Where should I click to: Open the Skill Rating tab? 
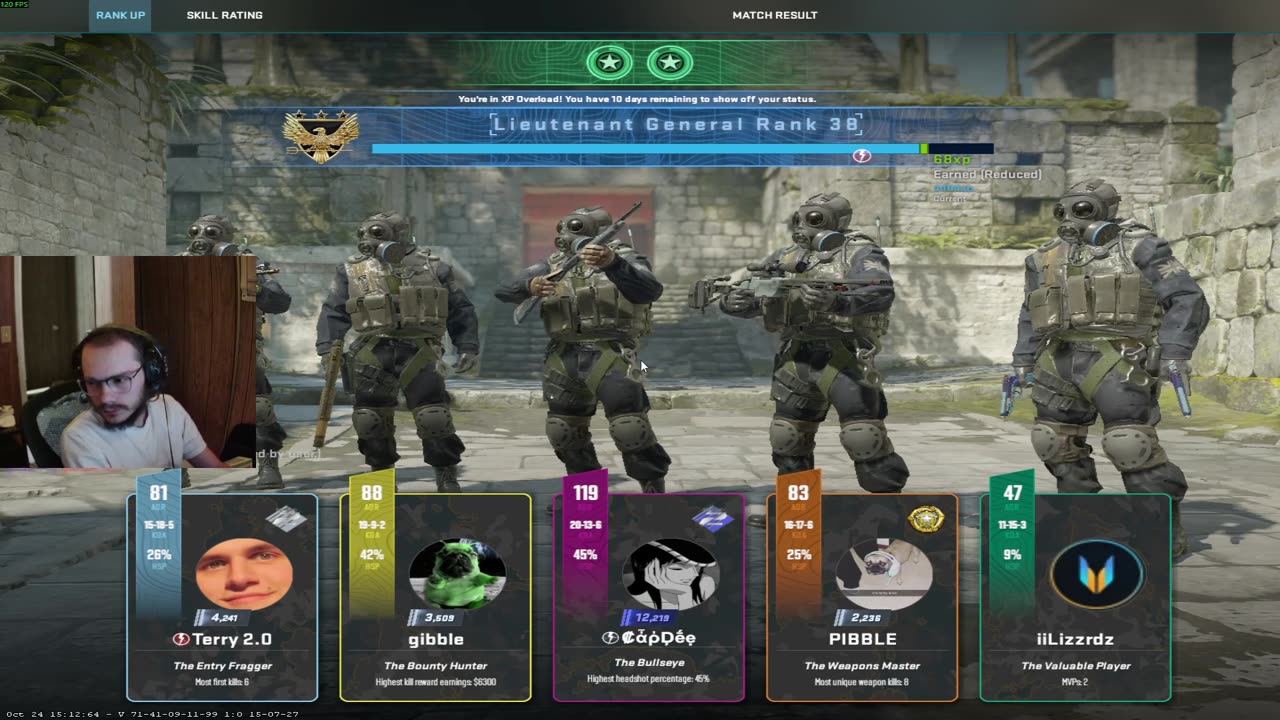click(224, 15)
